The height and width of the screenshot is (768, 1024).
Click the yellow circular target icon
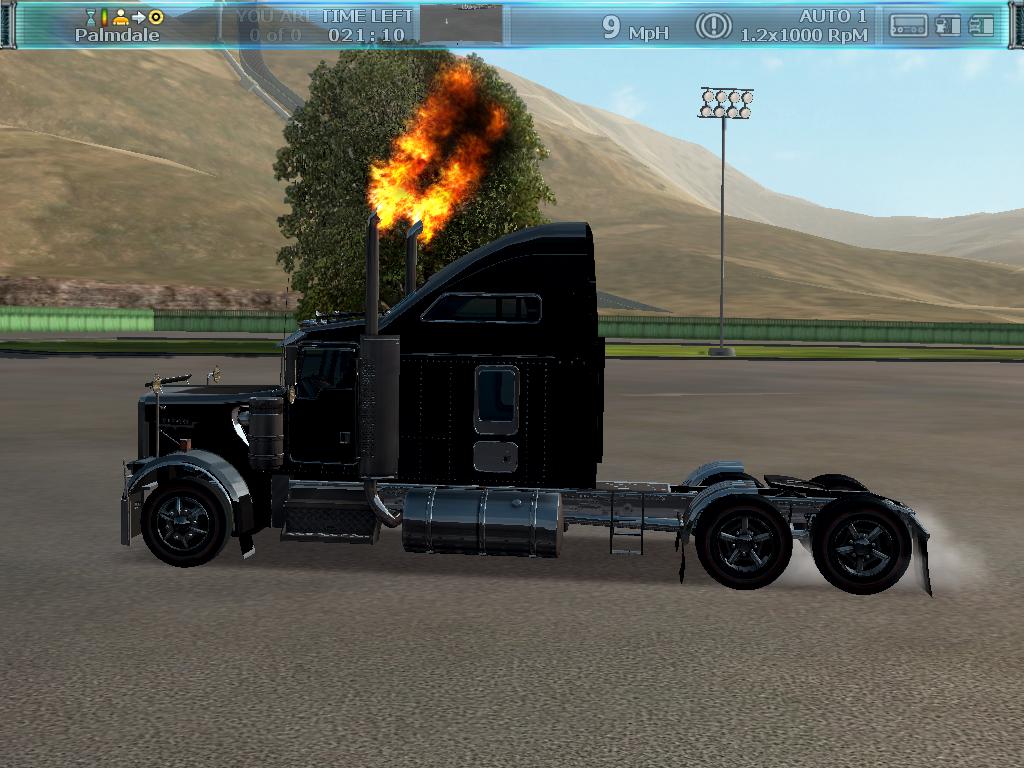click(156, 17)
